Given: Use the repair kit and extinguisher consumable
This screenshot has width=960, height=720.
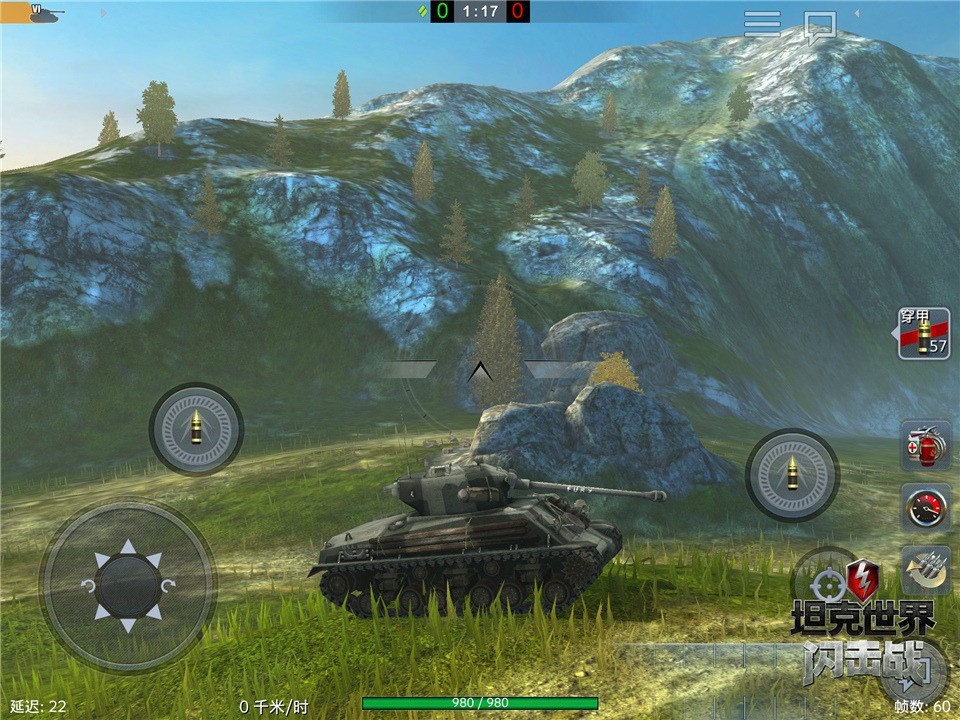Looking at the screenshot, I should point(925,445).
